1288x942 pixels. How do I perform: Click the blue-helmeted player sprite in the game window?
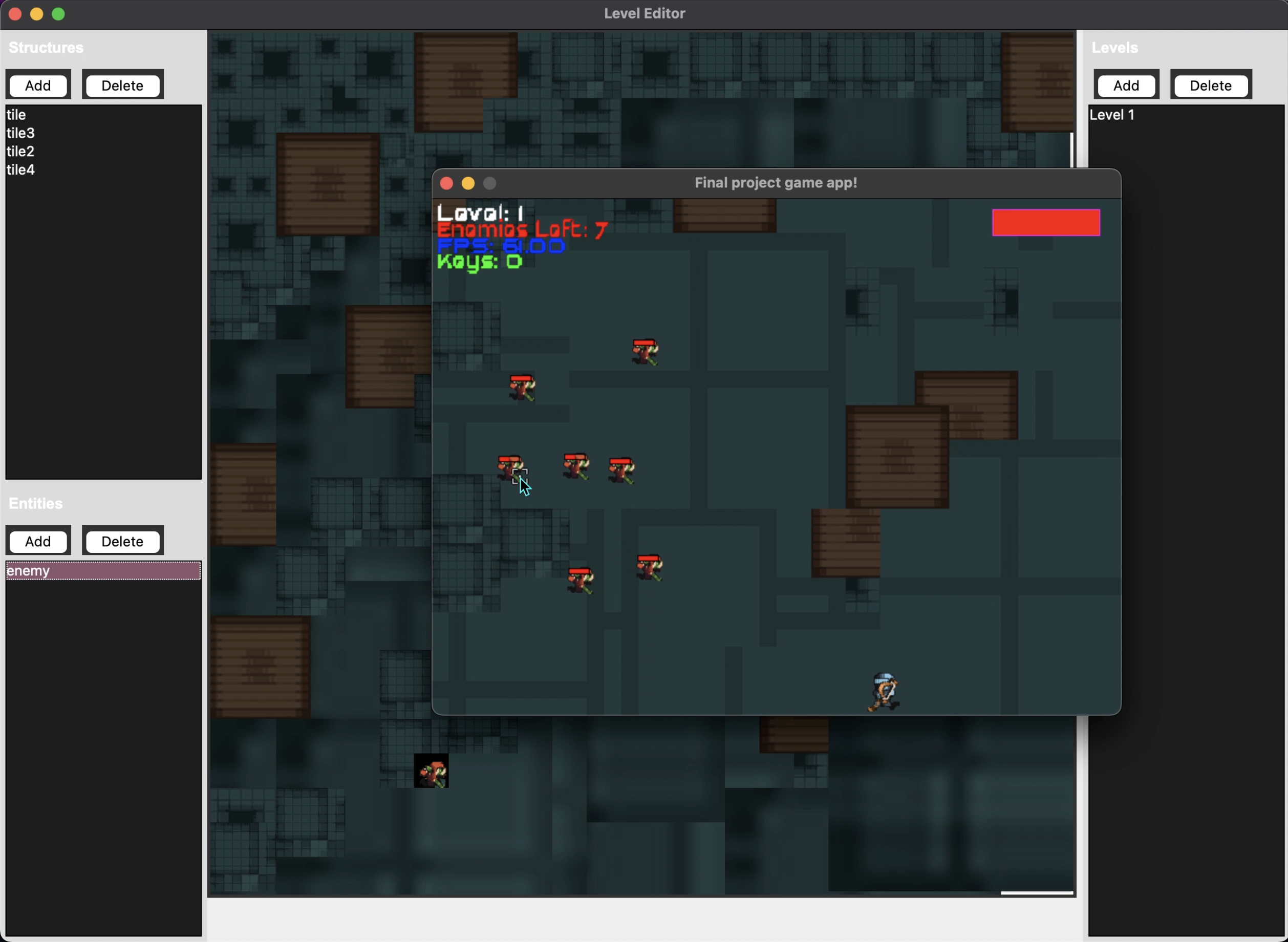coord(884,690)
